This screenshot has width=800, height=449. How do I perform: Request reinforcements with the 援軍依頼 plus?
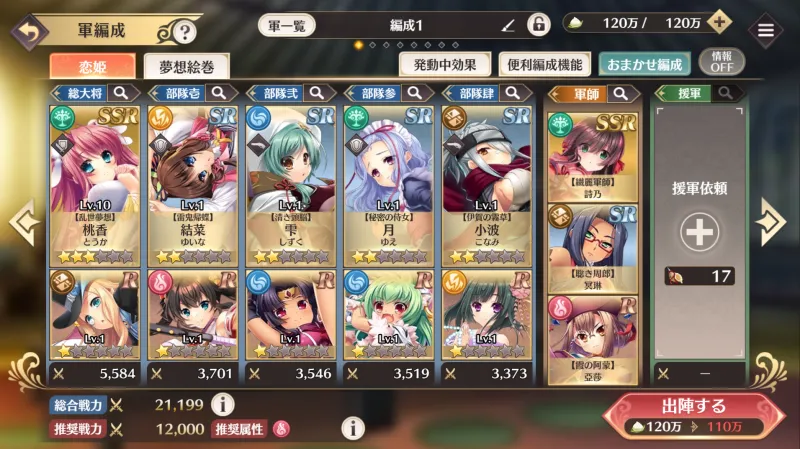tap(700, 232)
